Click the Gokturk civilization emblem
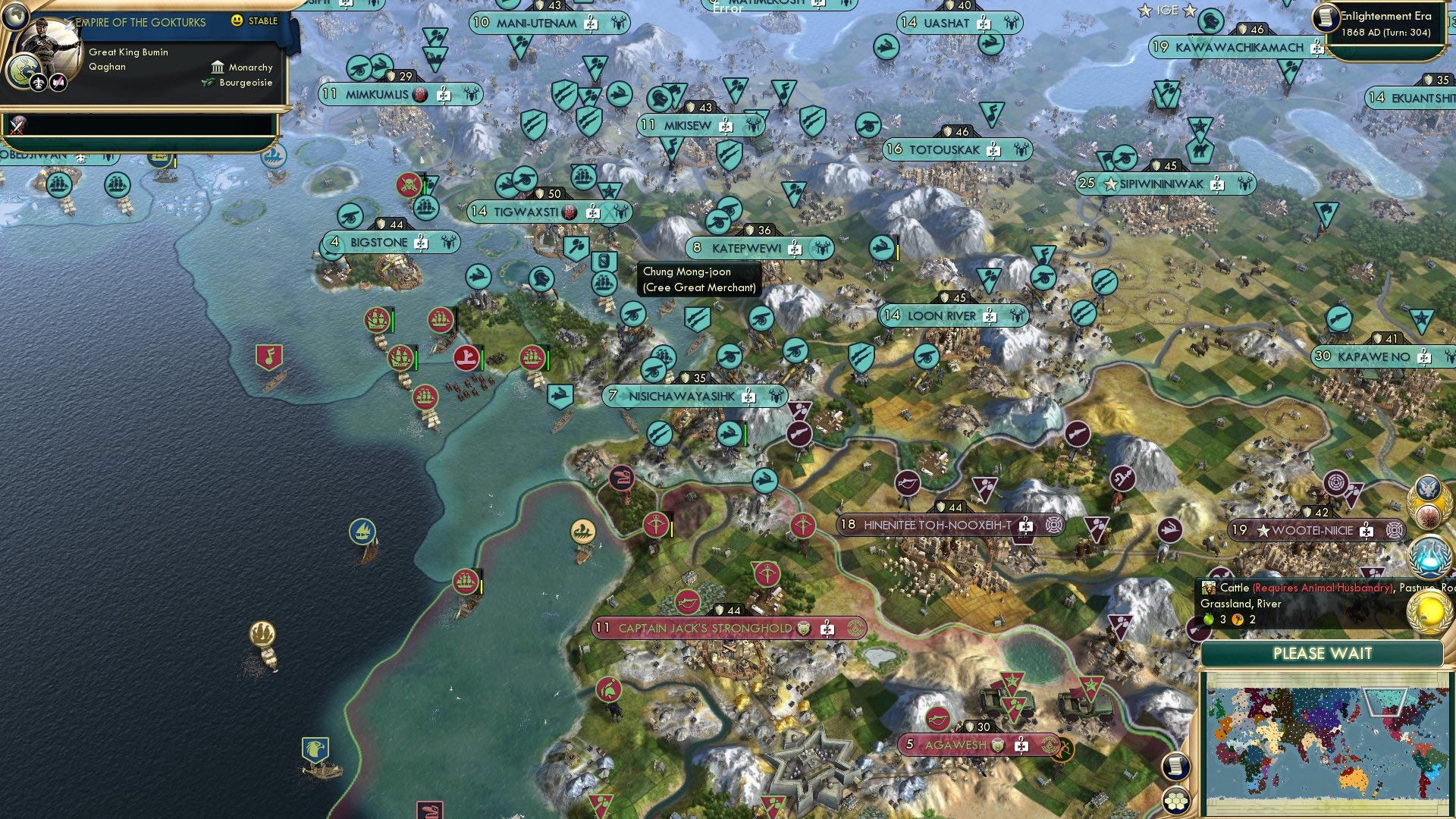Image resolution: width=1456 pixels, height=819 pixels. pyautogui.click(x=22, y=69)
